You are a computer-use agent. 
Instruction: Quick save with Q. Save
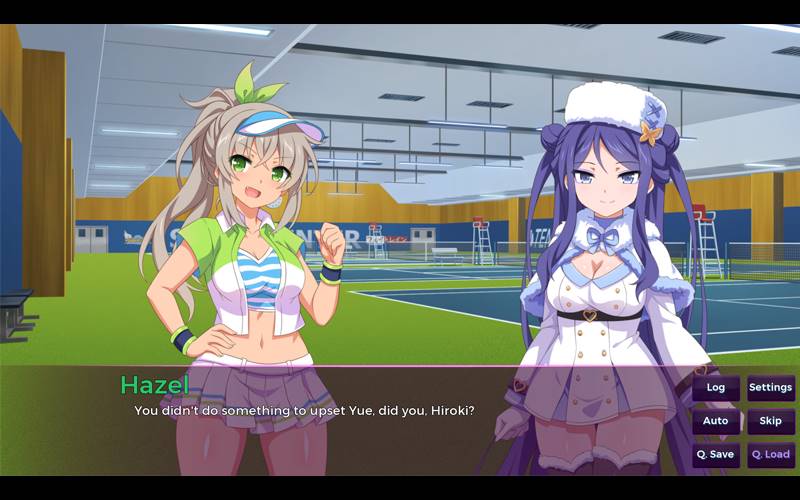(715, 455)
